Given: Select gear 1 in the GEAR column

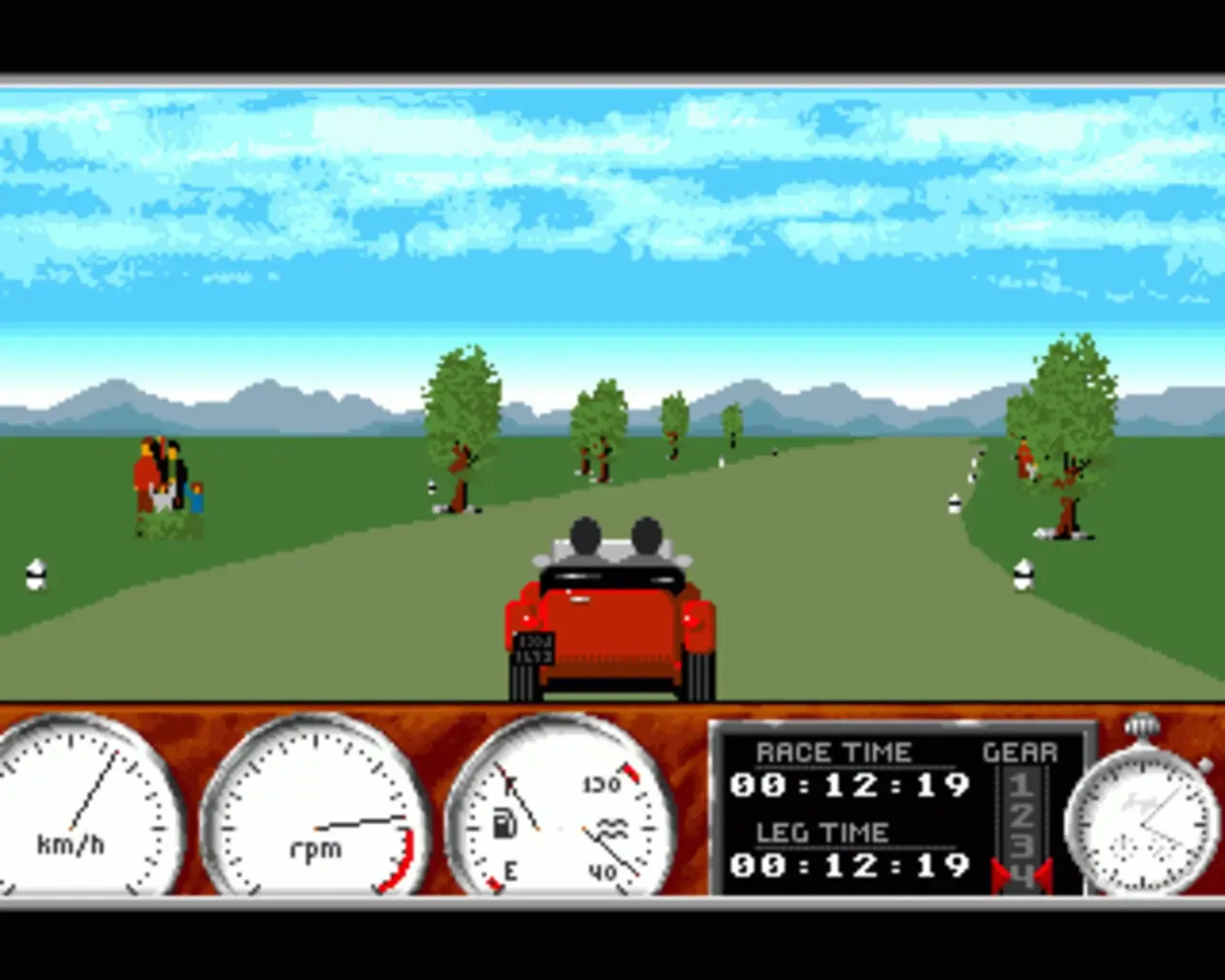Looking at the screenshot, I should point(1020,784).
